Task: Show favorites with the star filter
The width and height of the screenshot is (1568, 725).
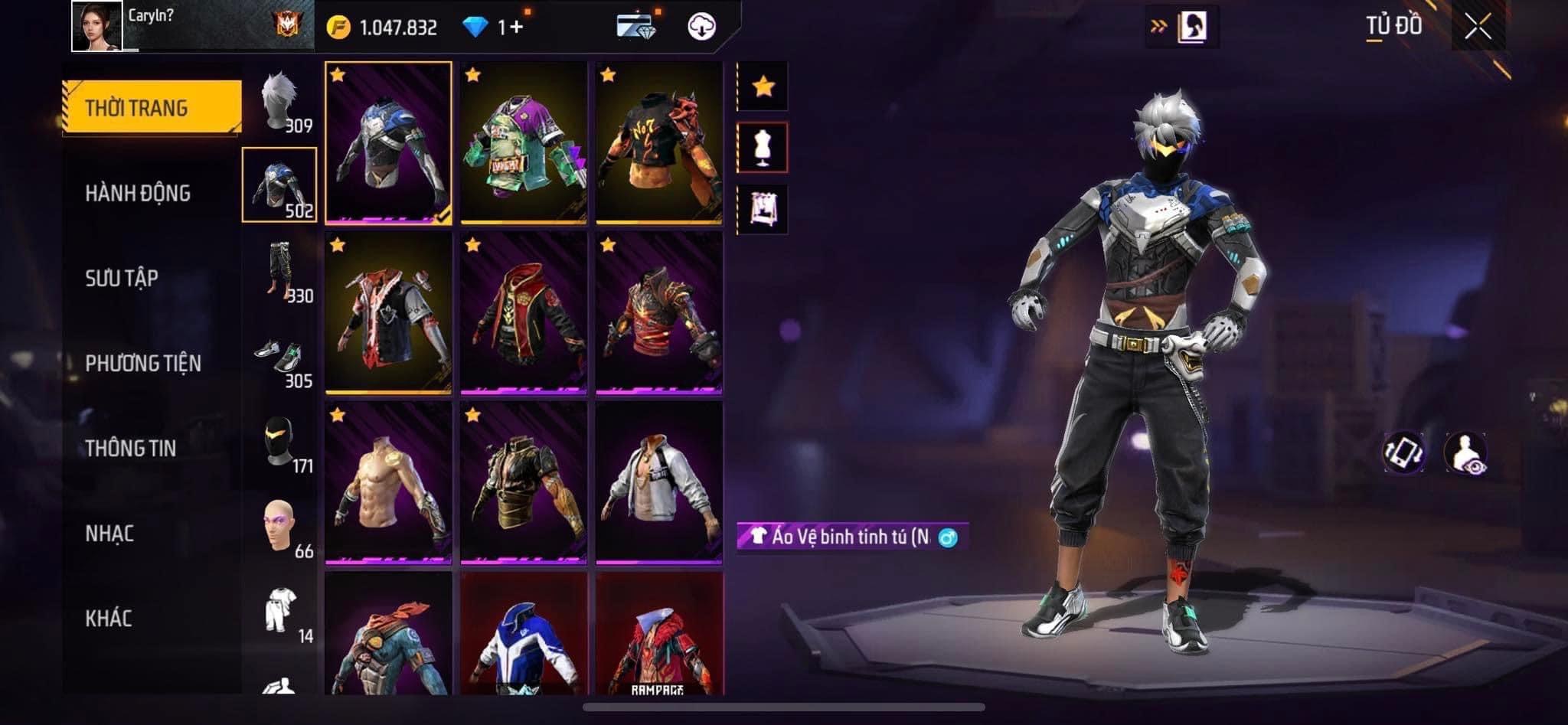Action: [763, 87]
